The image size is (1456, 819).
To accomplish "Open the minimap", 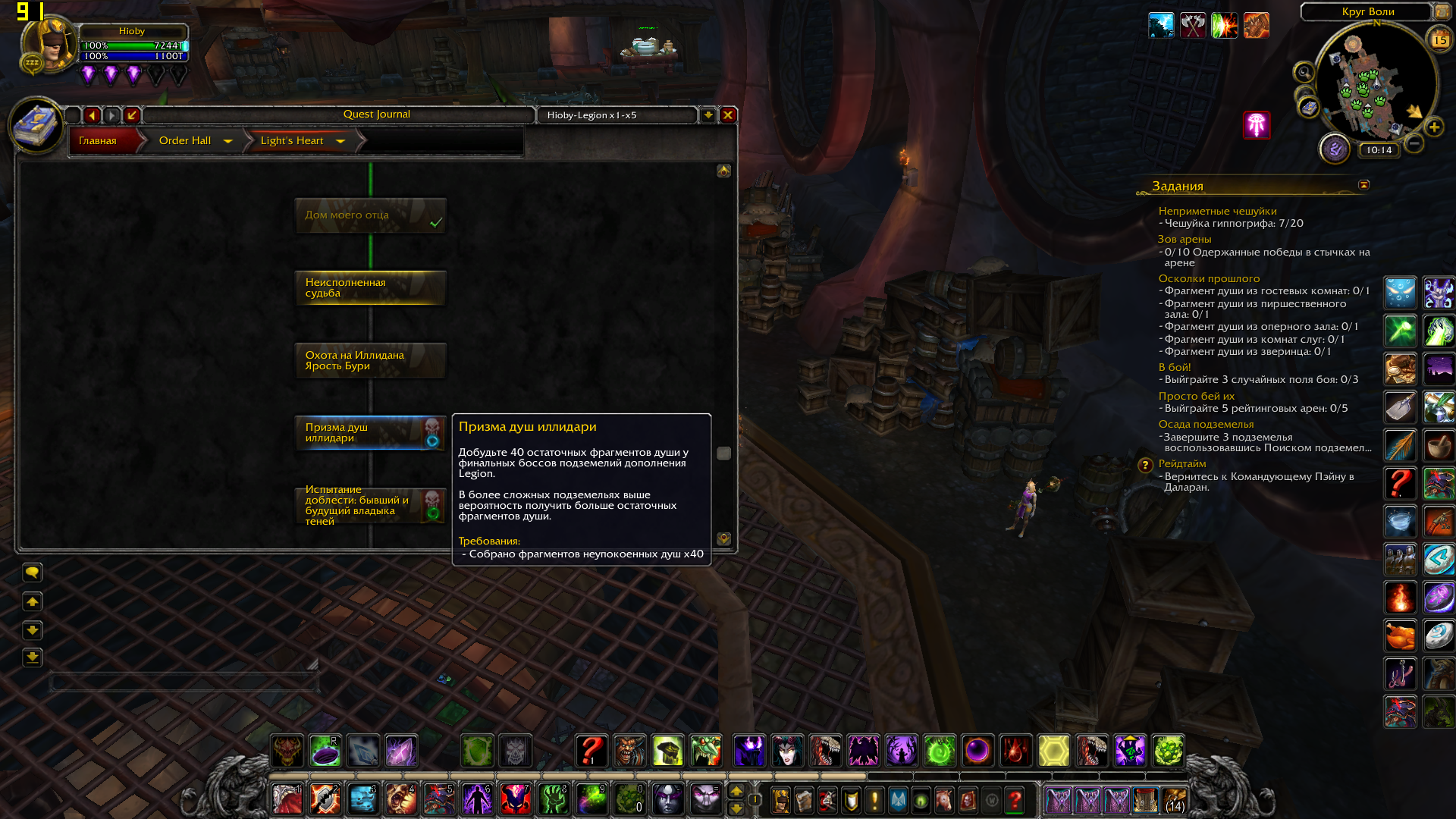I will pos(1376,83).
